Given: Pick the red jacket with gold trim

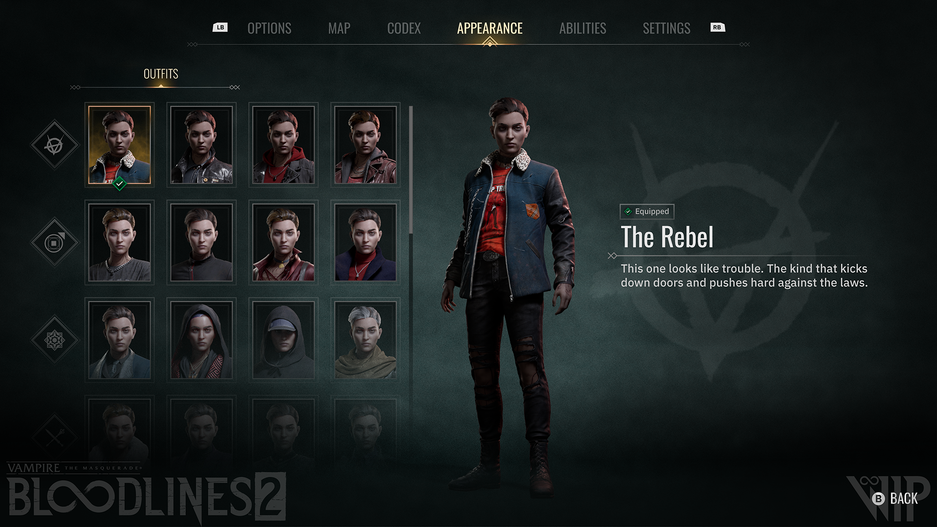Looking at the screenshot, I should click(284, 242).
